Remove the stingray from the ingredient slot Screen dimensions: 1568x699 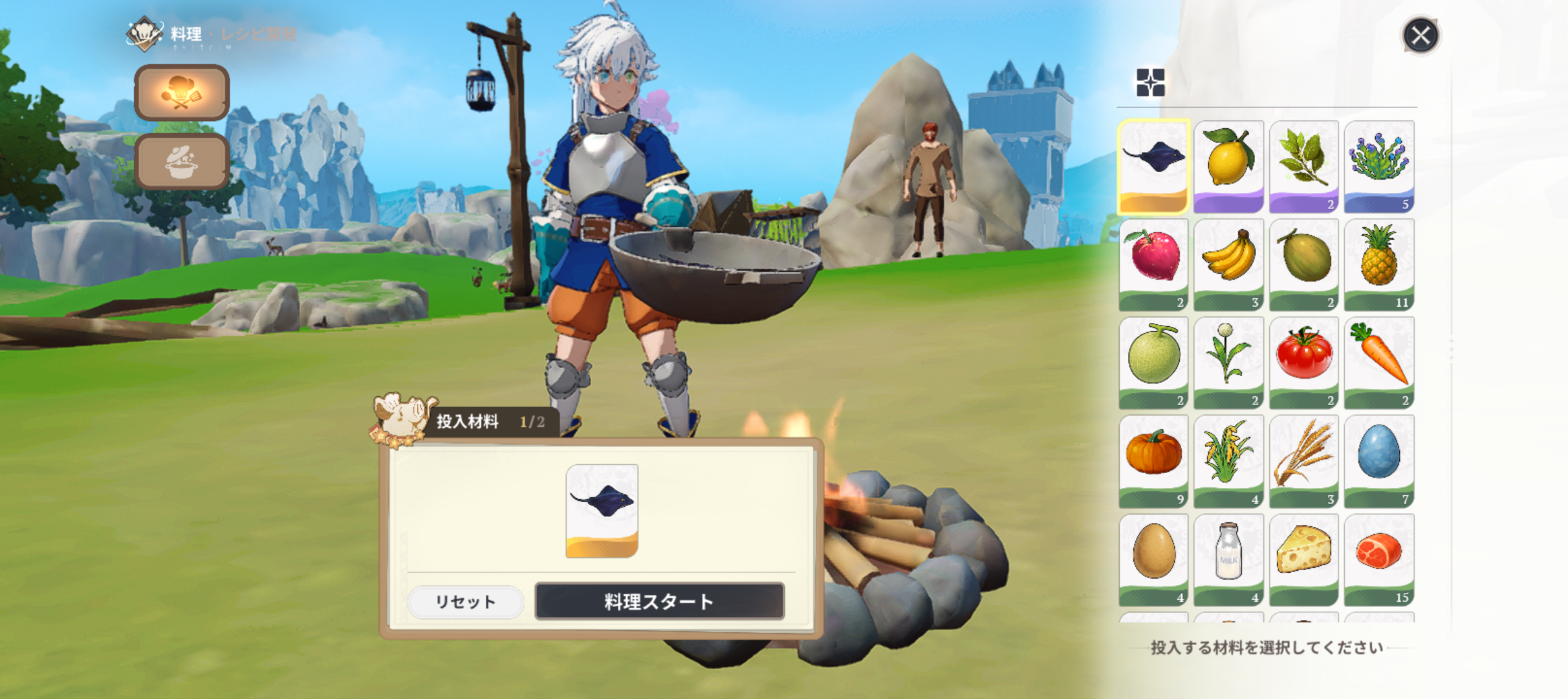click(x=602, y=510)
